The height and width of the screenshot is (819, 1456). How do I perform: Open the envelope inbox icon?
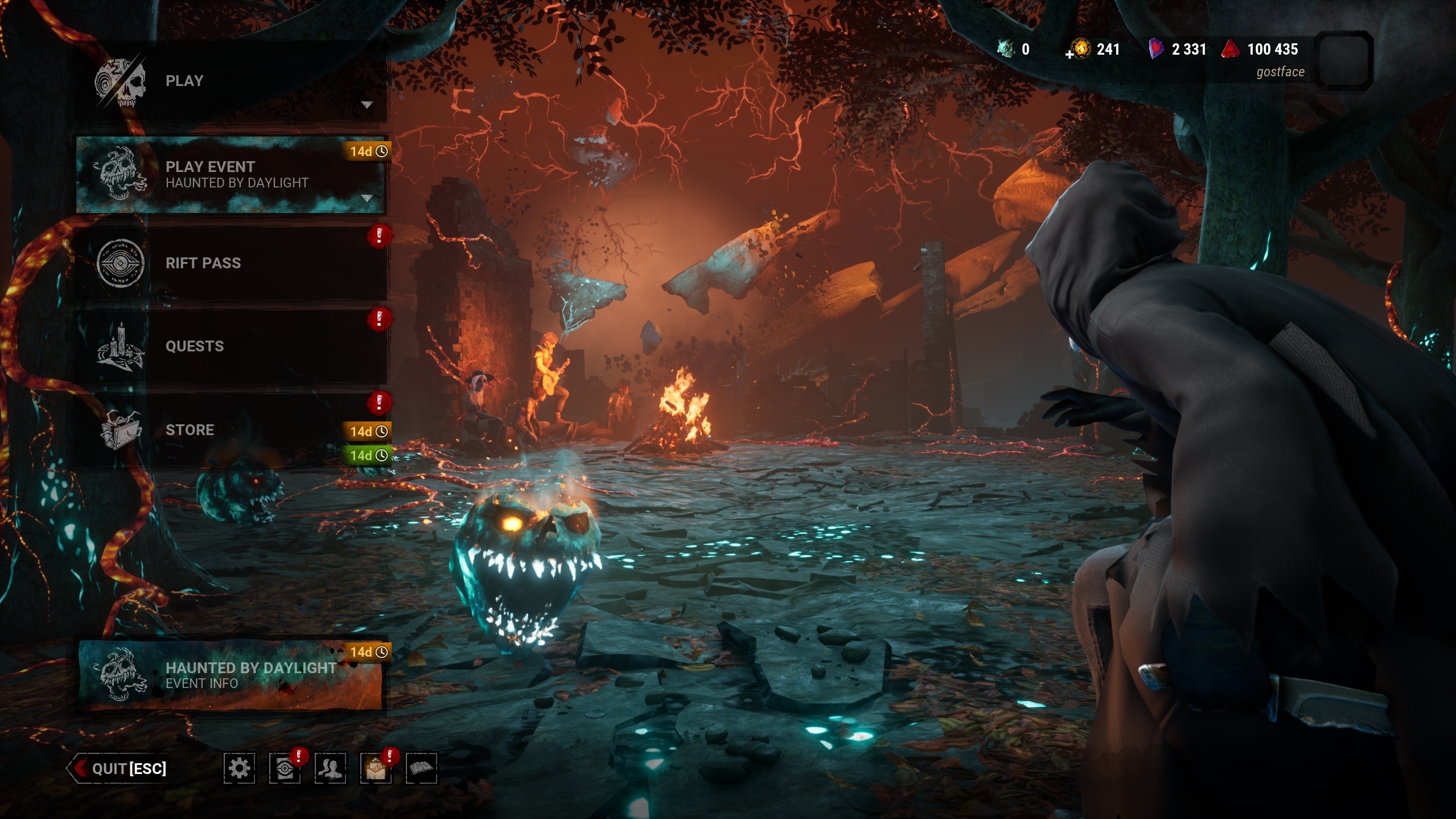tap(376, 769)
